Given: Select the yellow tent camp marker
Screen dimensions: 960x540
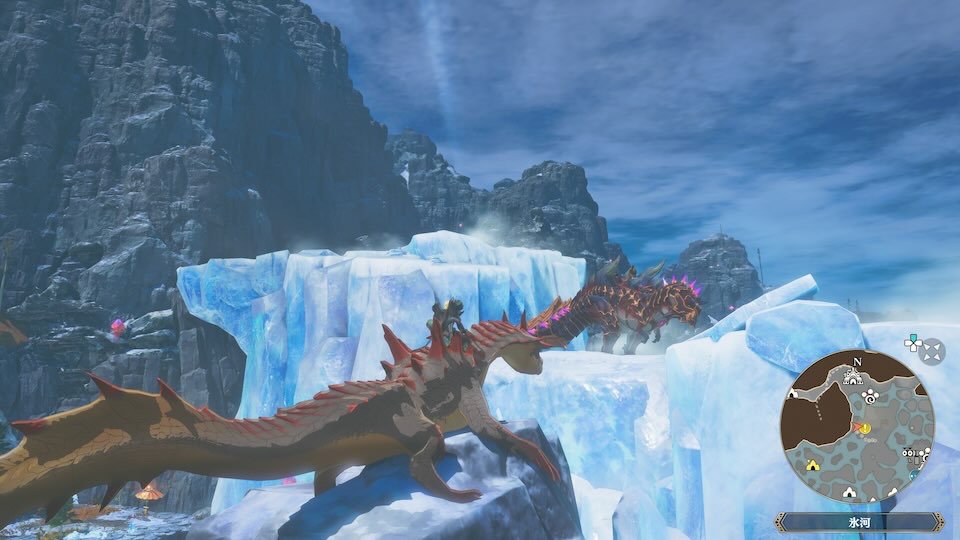Looking at the screenshot, I should click(811, 466).
